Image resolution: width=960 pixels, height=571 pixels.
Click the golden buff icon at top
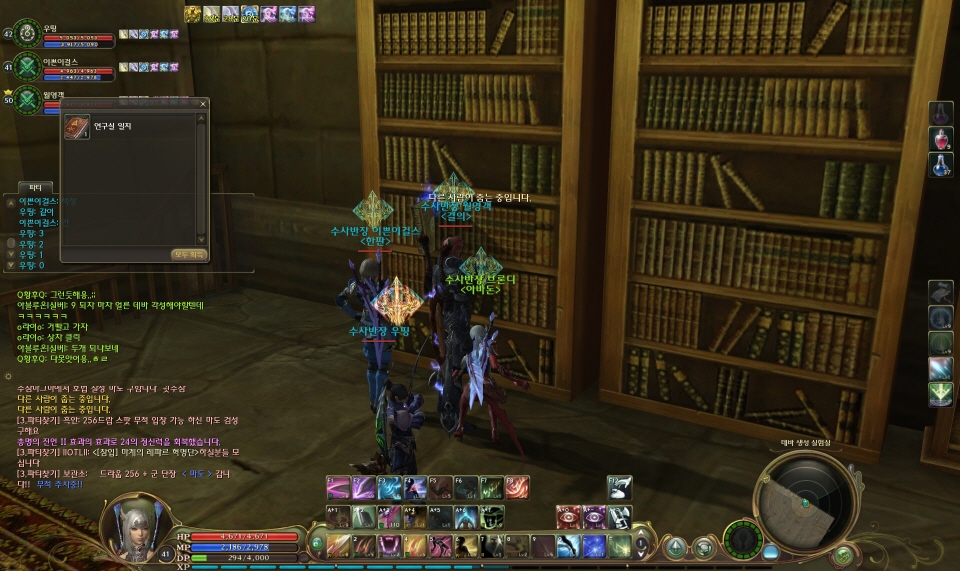[x=193, y=13]
